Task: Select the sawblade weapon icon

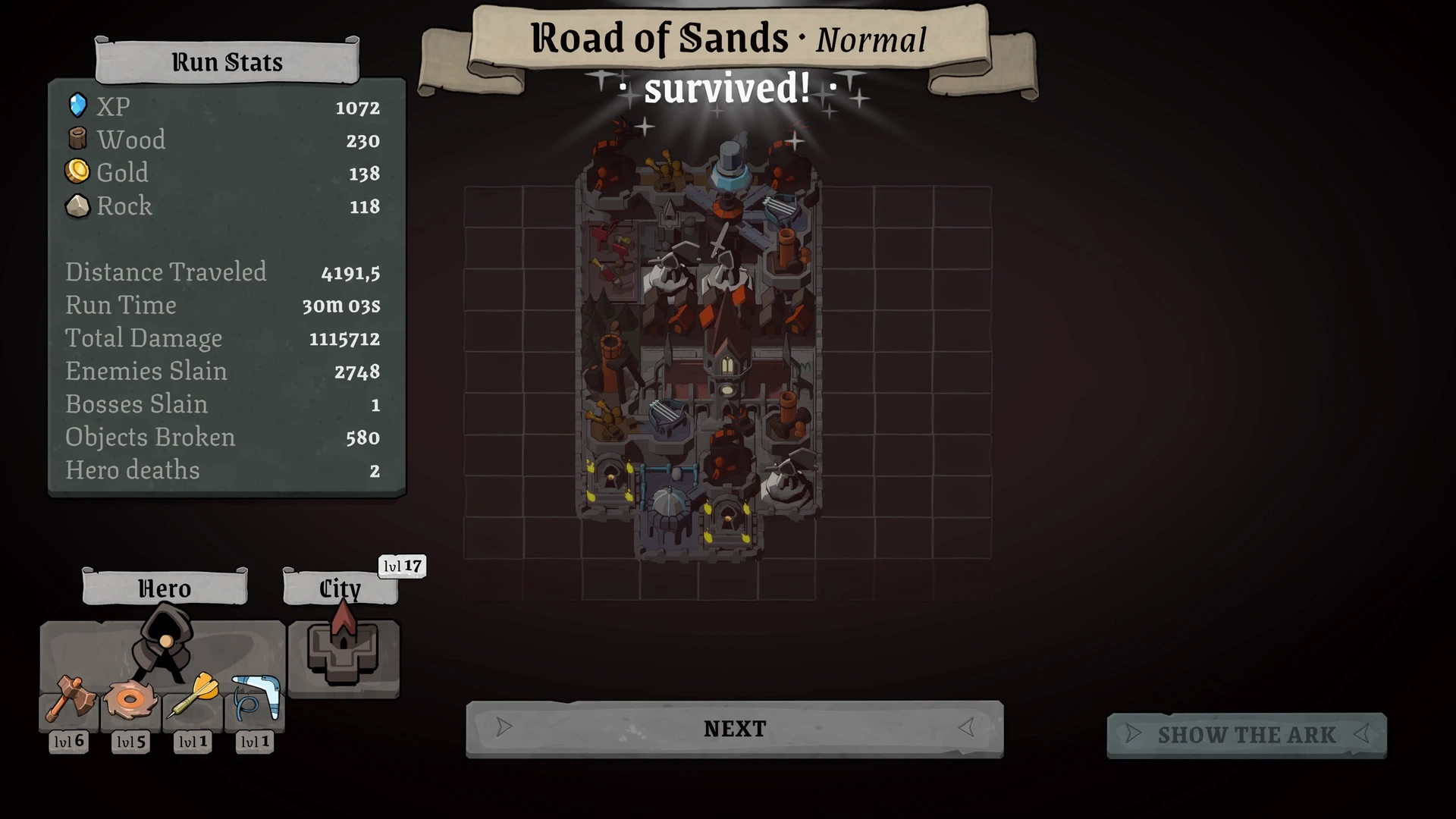Action: pos(130,699)
